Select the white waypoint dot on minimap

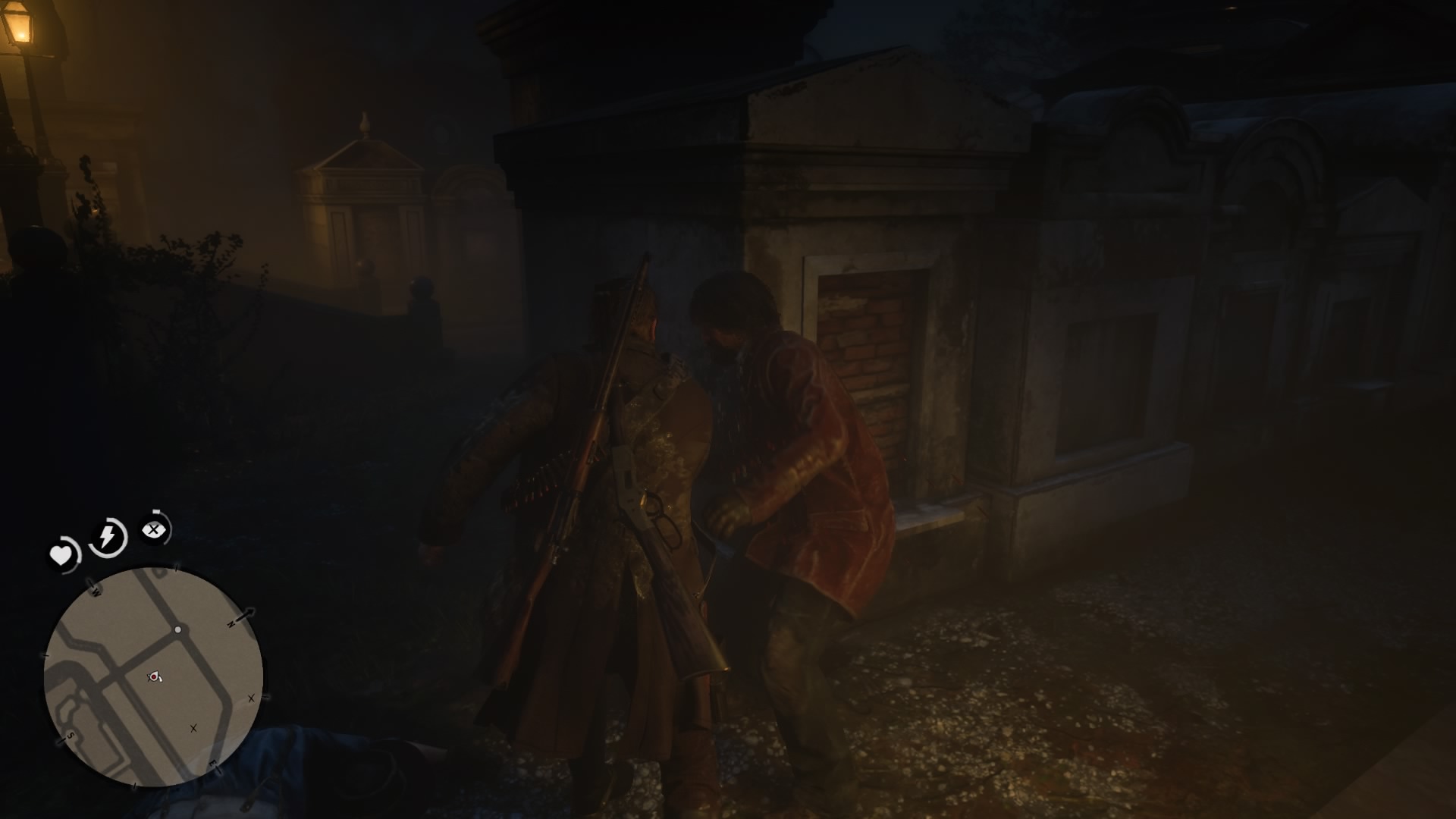click(x=178, y=629)
